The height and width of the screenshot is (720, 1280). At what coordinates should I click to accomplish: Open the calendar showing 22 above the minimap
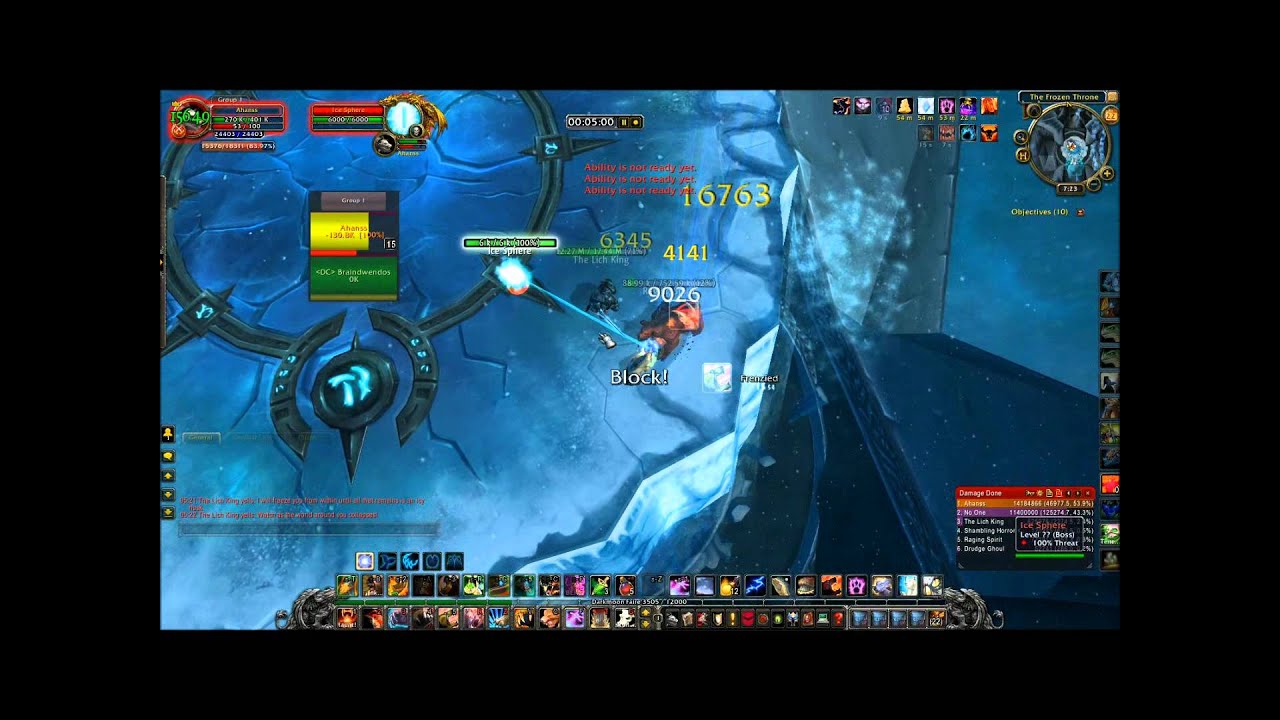point(1110,115)
